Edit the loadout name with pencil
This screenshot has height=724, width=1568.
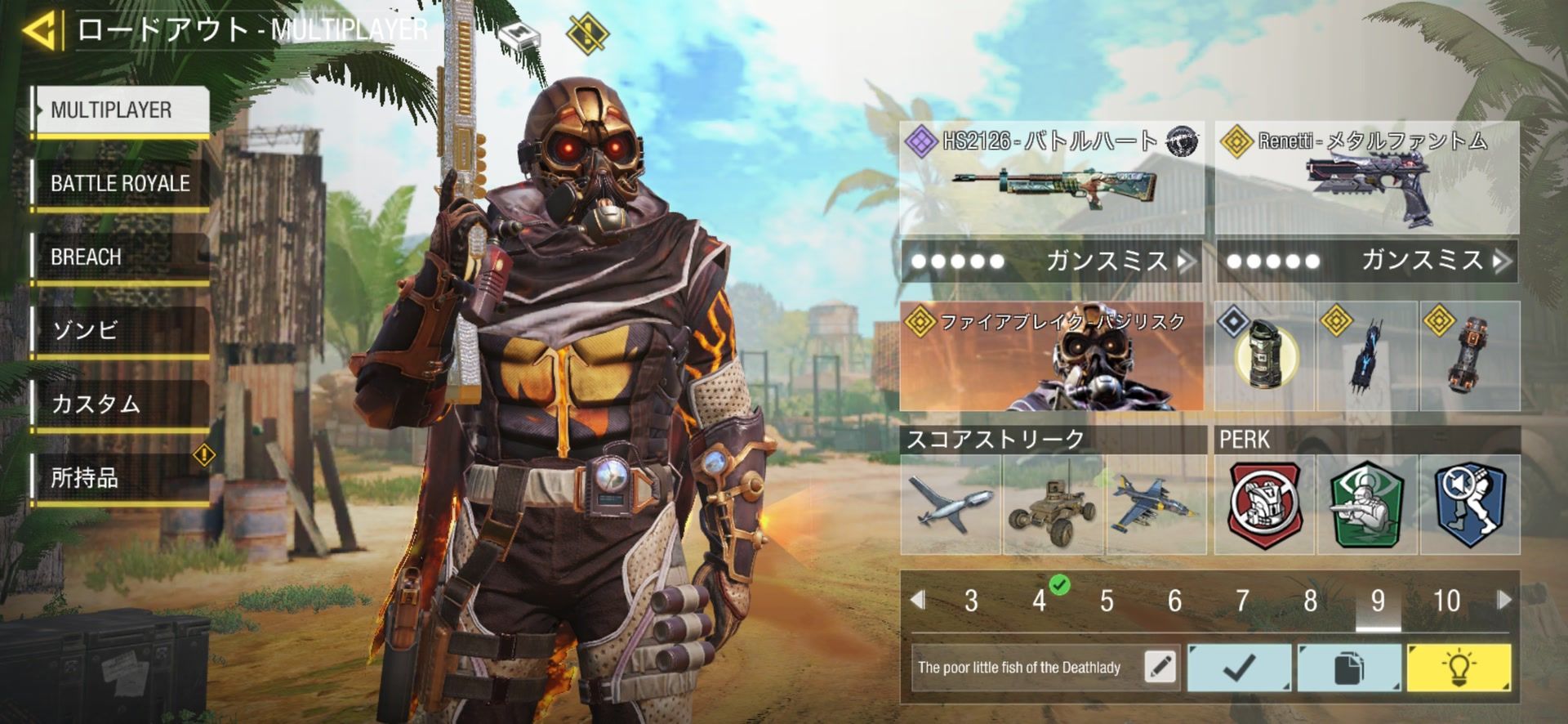pyautogui.click(x=1160, y=667)
